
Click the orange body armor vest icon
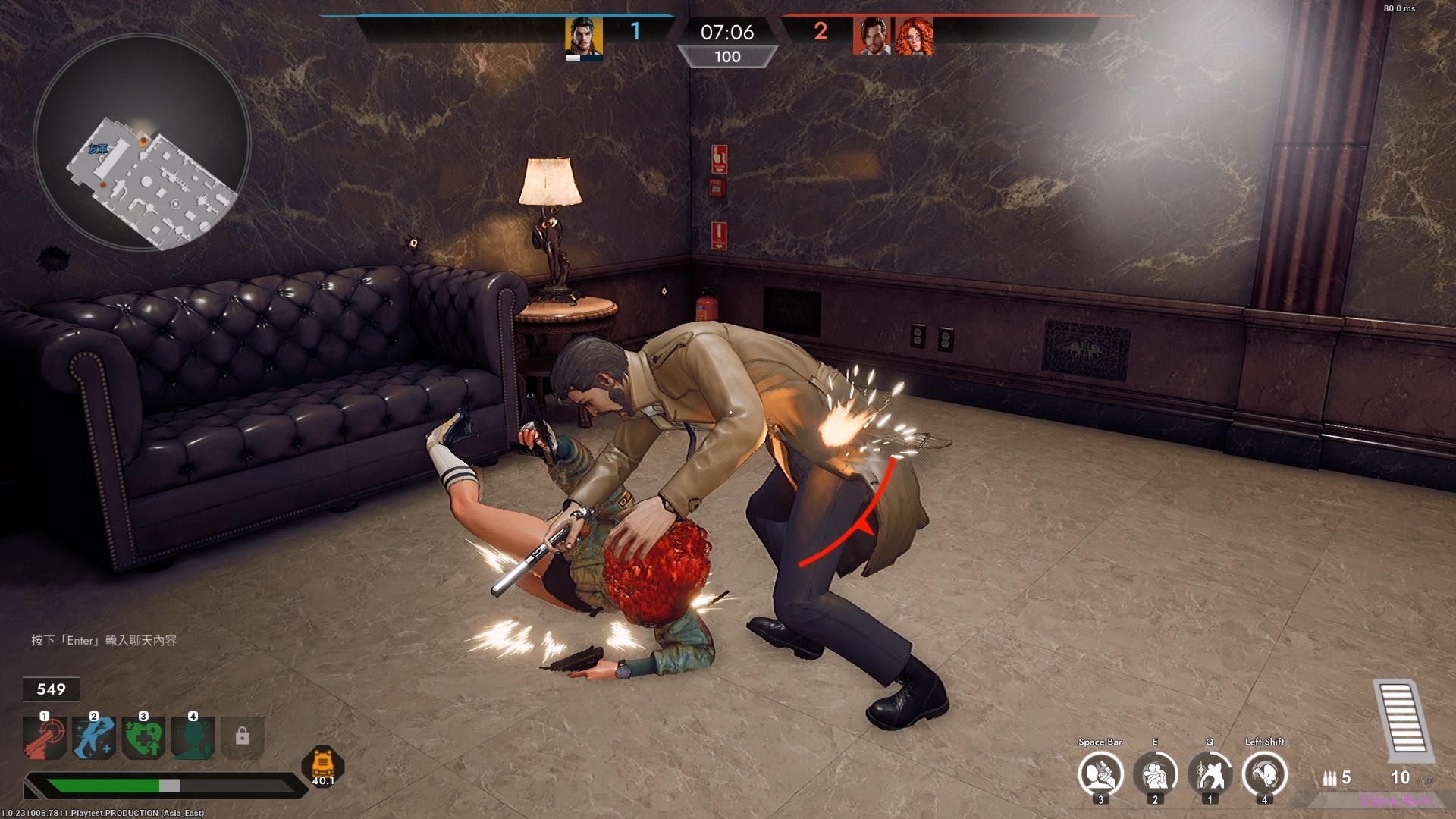(x=322, y=761)
